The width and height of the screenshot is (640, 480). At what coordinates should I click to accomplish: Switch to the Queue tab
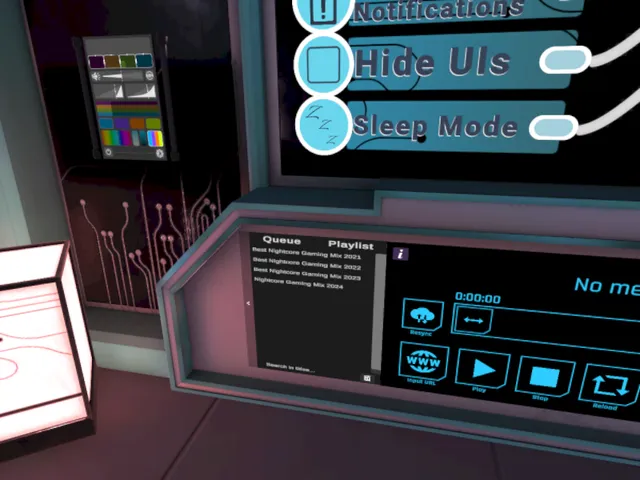click(281, 241)
